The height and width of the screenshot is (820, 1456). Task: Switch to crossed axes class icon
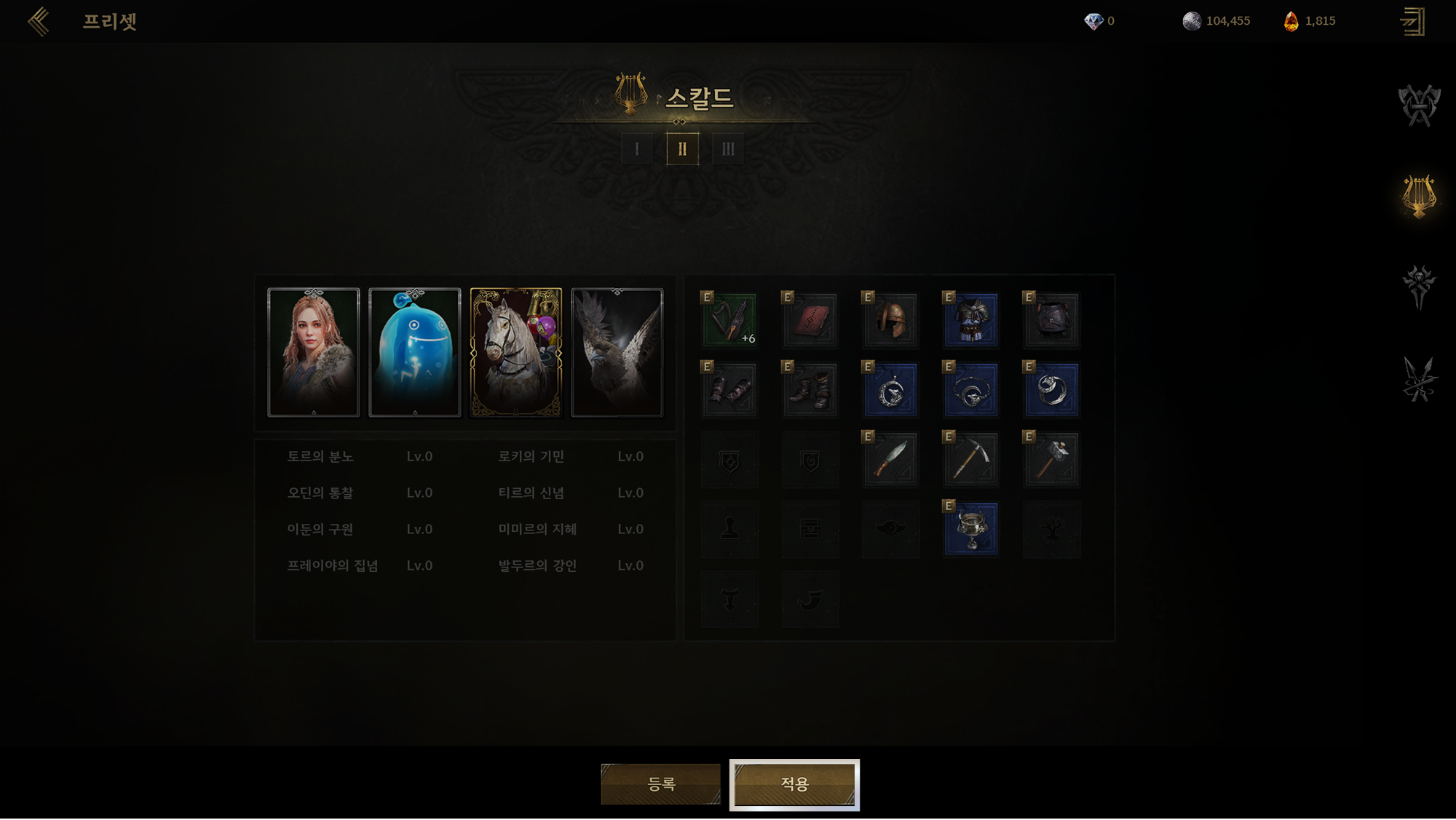1419,106
